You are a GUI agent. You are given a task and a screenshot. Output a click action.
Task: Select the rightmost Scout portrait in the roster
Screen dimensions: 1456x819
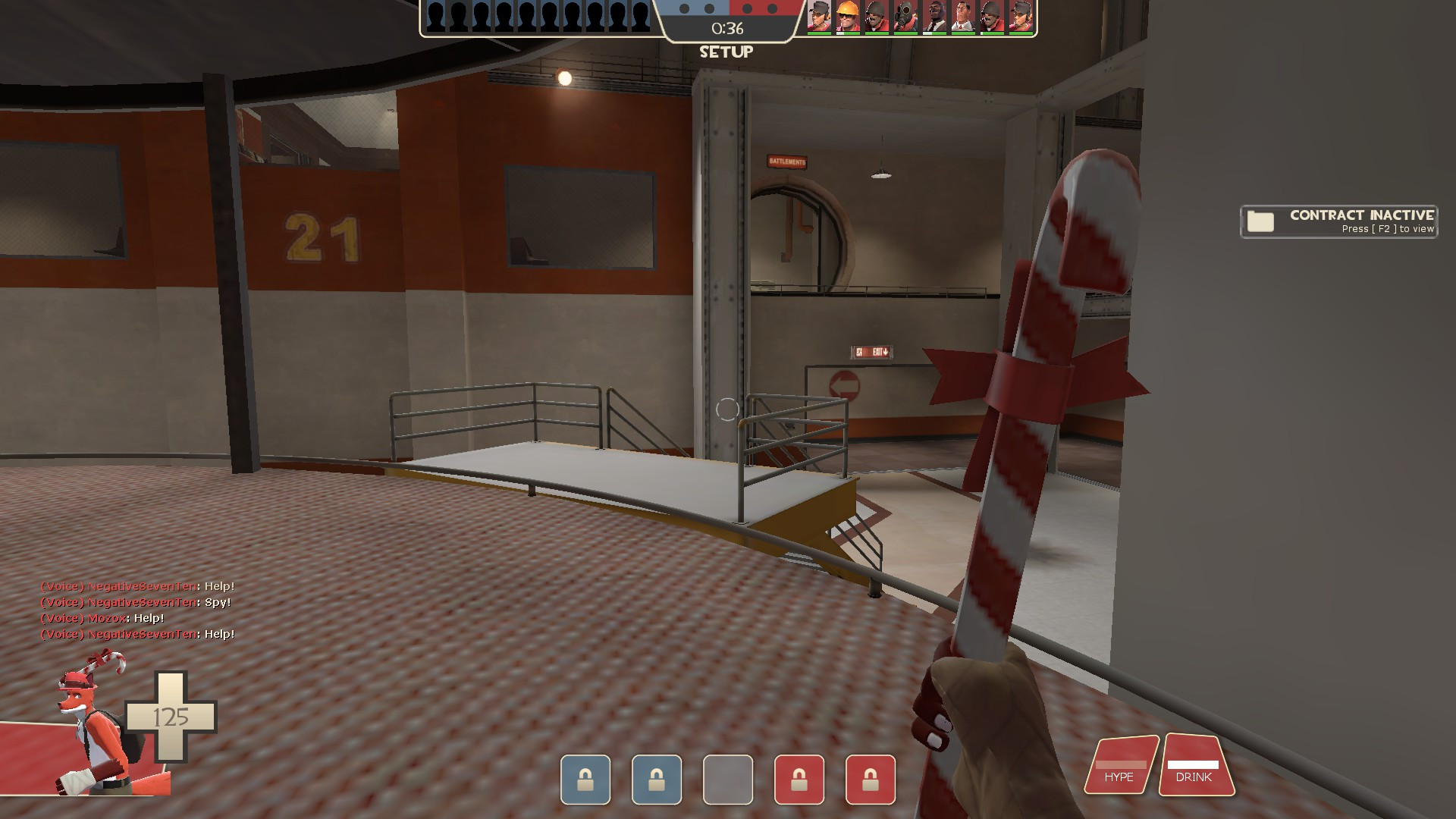click(x=1022, y=17)
